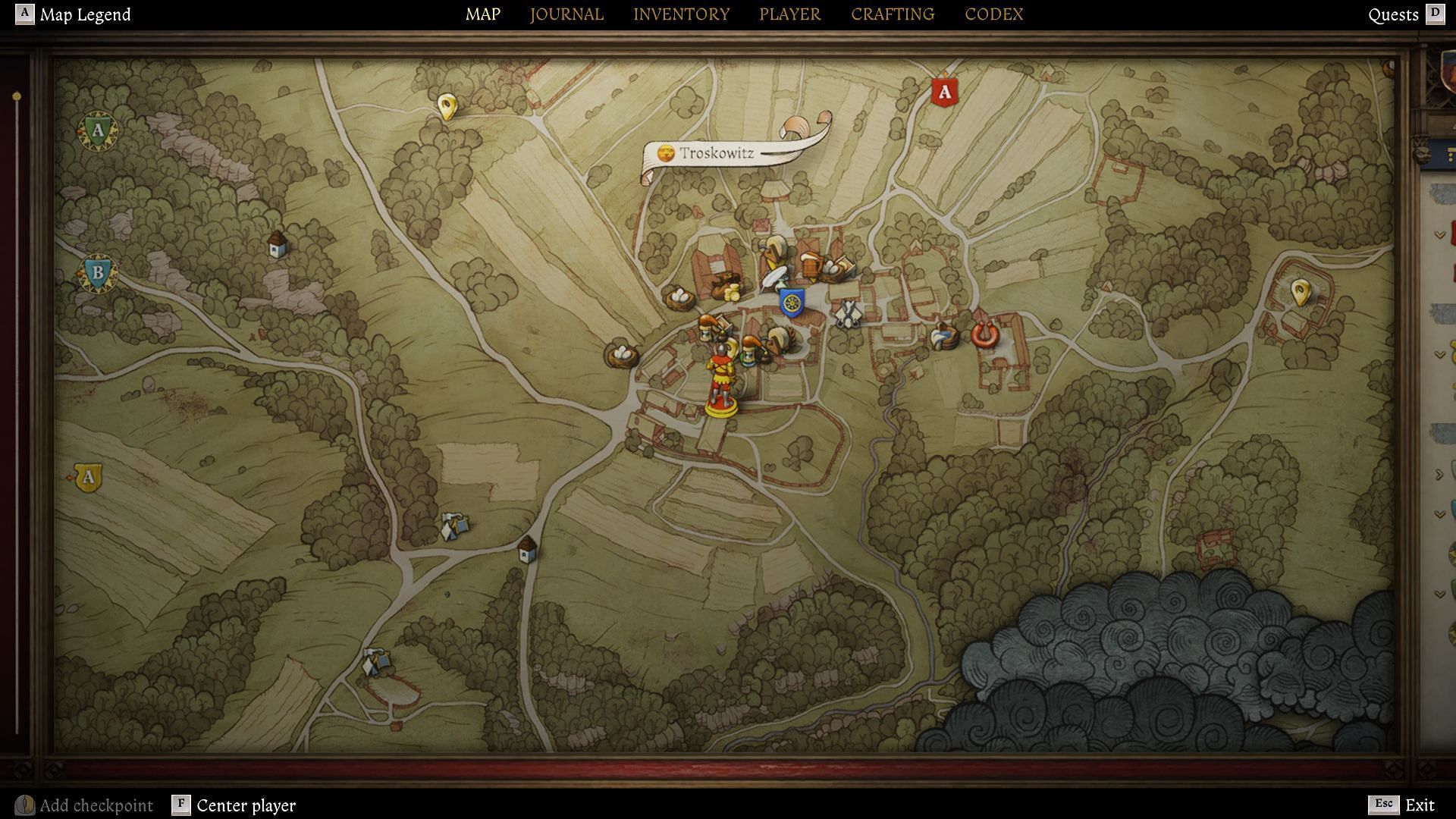Screen dimensions: 1456x819
Task: Select the blue fast travel shield in Troskowitz
Action: point(792,303)
